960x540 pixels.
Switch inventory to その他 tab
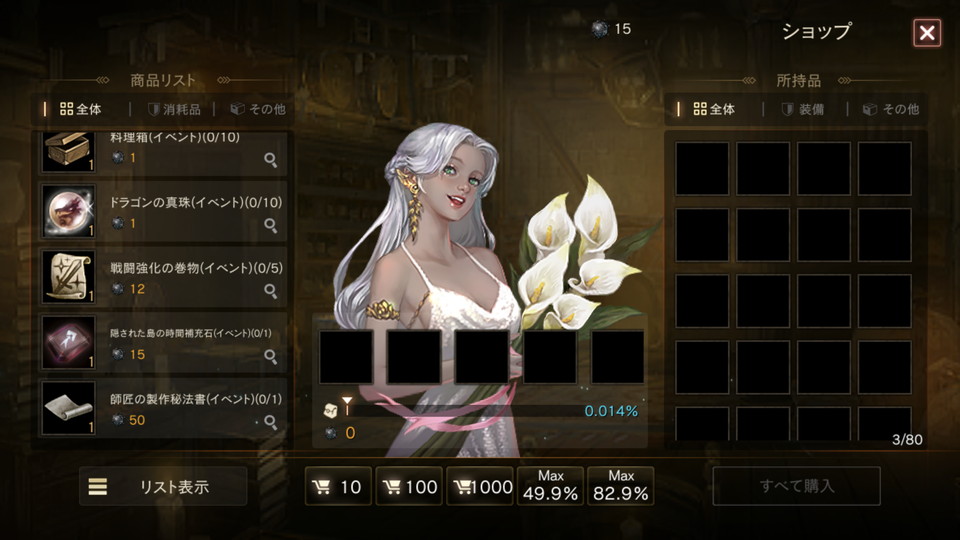[x=891, y=109]
